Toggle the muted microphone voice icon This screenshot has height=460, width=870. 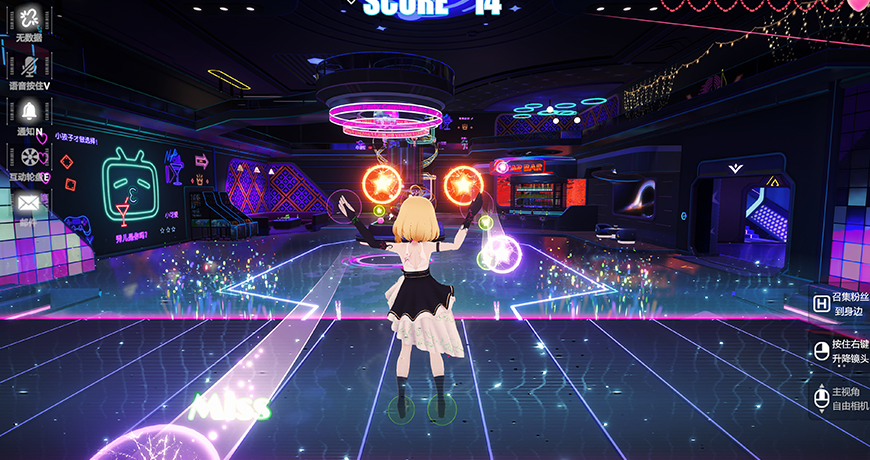coord(28,65)
